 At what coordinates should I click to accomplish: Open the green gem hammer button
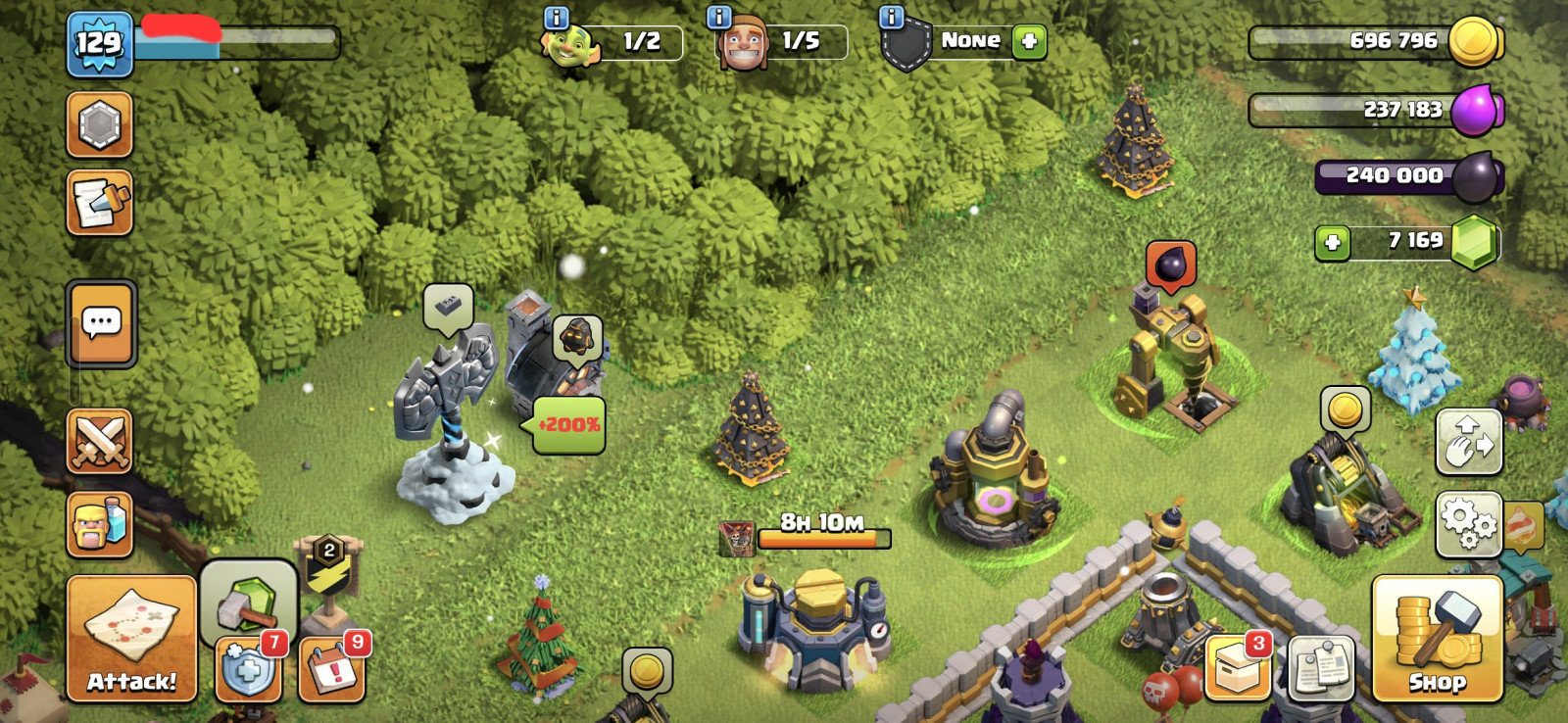249,602
